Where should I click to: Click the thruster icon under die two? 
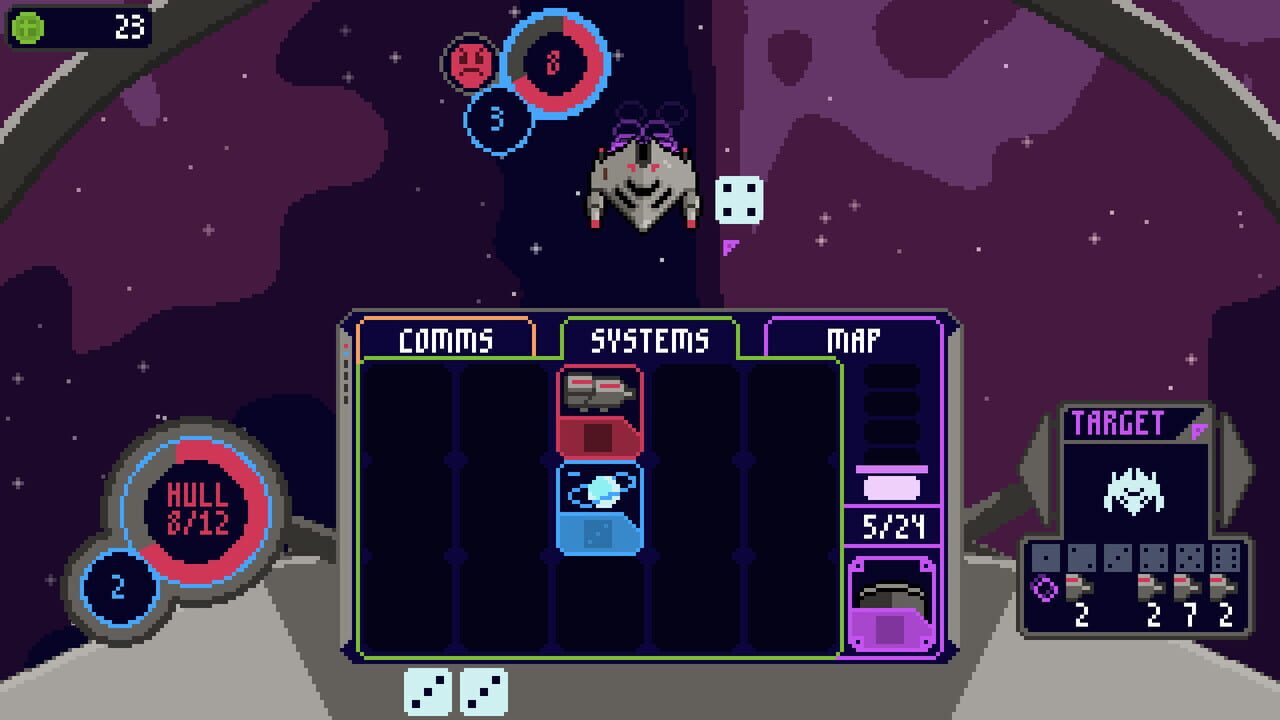(x=1082, y=588)
